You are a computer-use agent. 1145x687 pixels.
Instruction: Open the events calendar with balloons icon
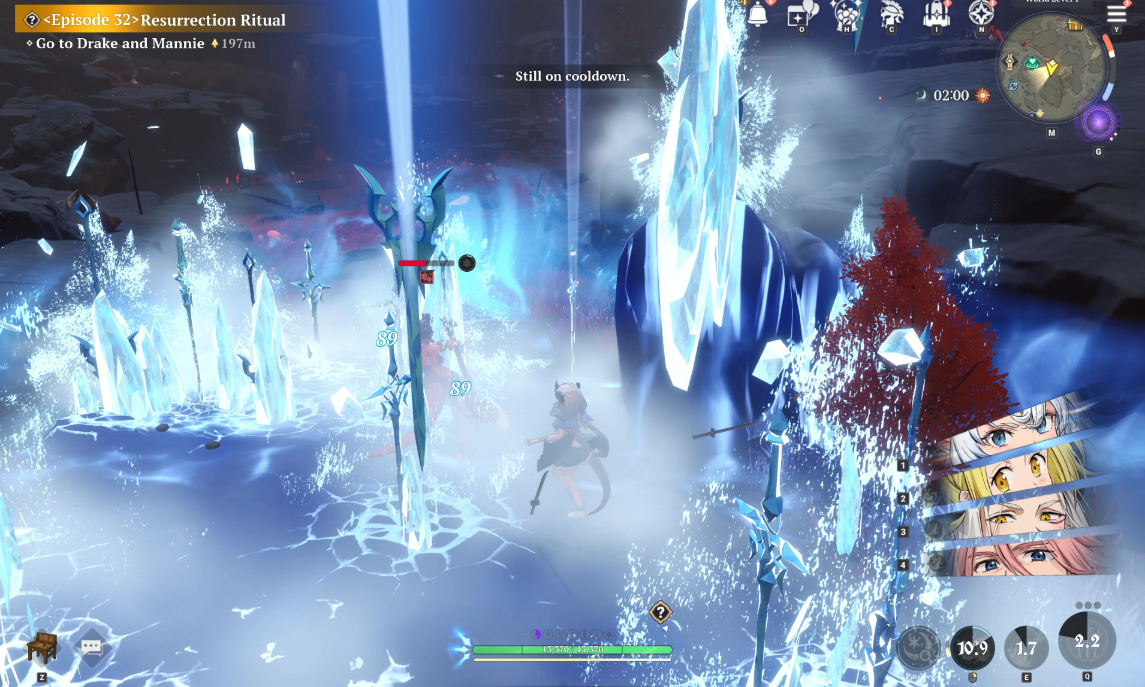(801, 14)
